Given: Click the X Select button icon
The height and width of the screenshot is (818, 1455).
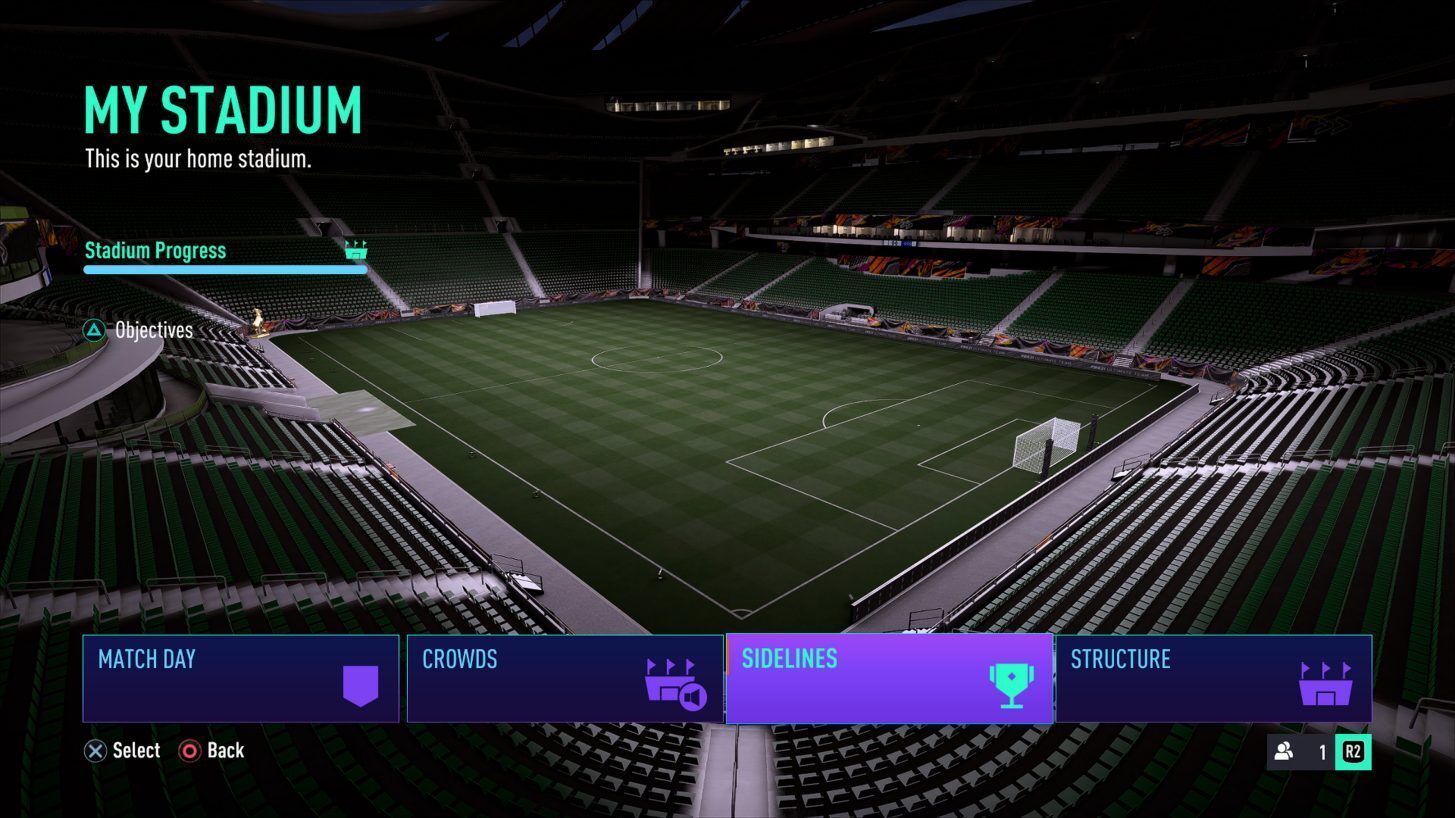Looking at the screenshot, I should 95,750.
